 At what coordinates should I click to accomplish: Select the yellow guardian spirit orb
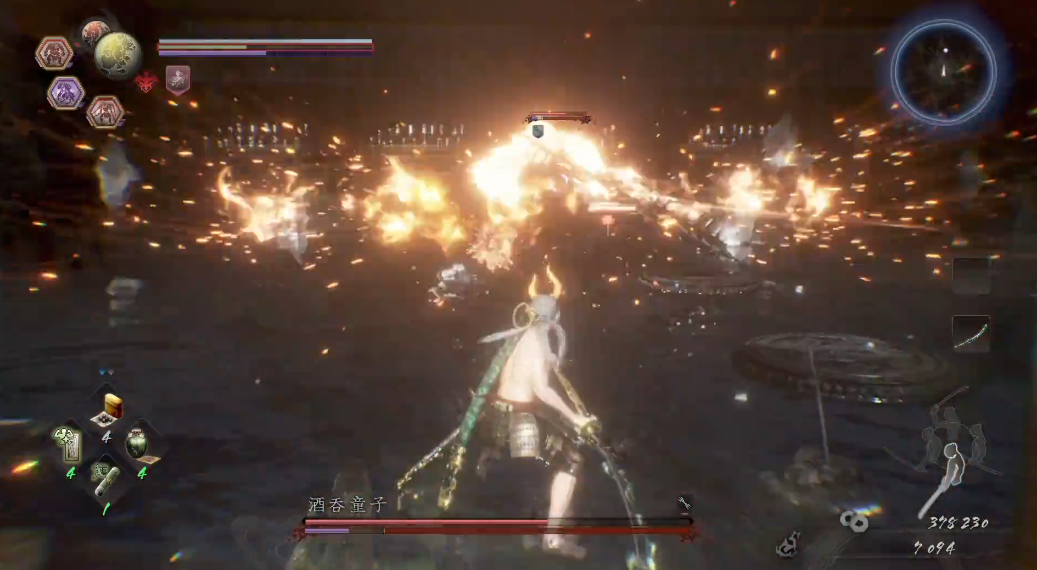(x=117, y=54)
